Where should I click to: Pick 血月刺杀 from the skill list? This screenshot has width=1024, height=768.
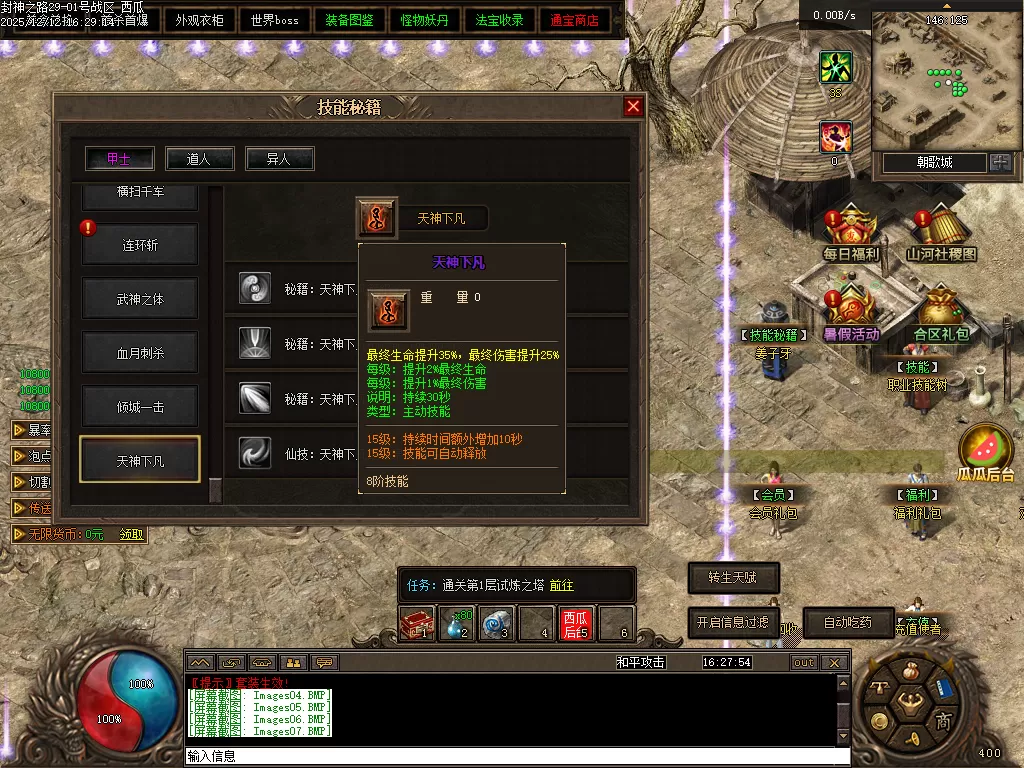pyautogui.click(x=140, y=353)
